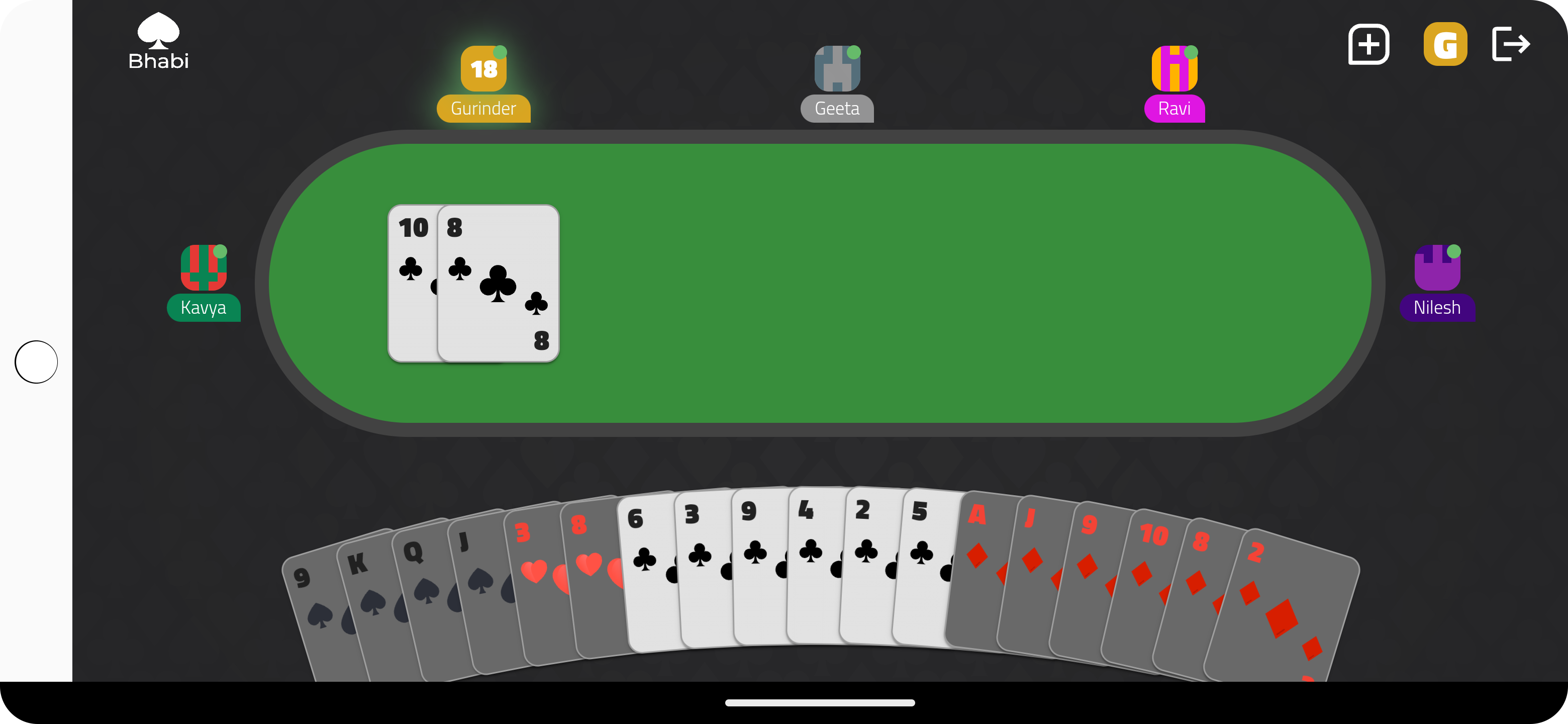The image size is (1568, 724).
Task: Click the Kavya name tag
Action: coord(204,308)
